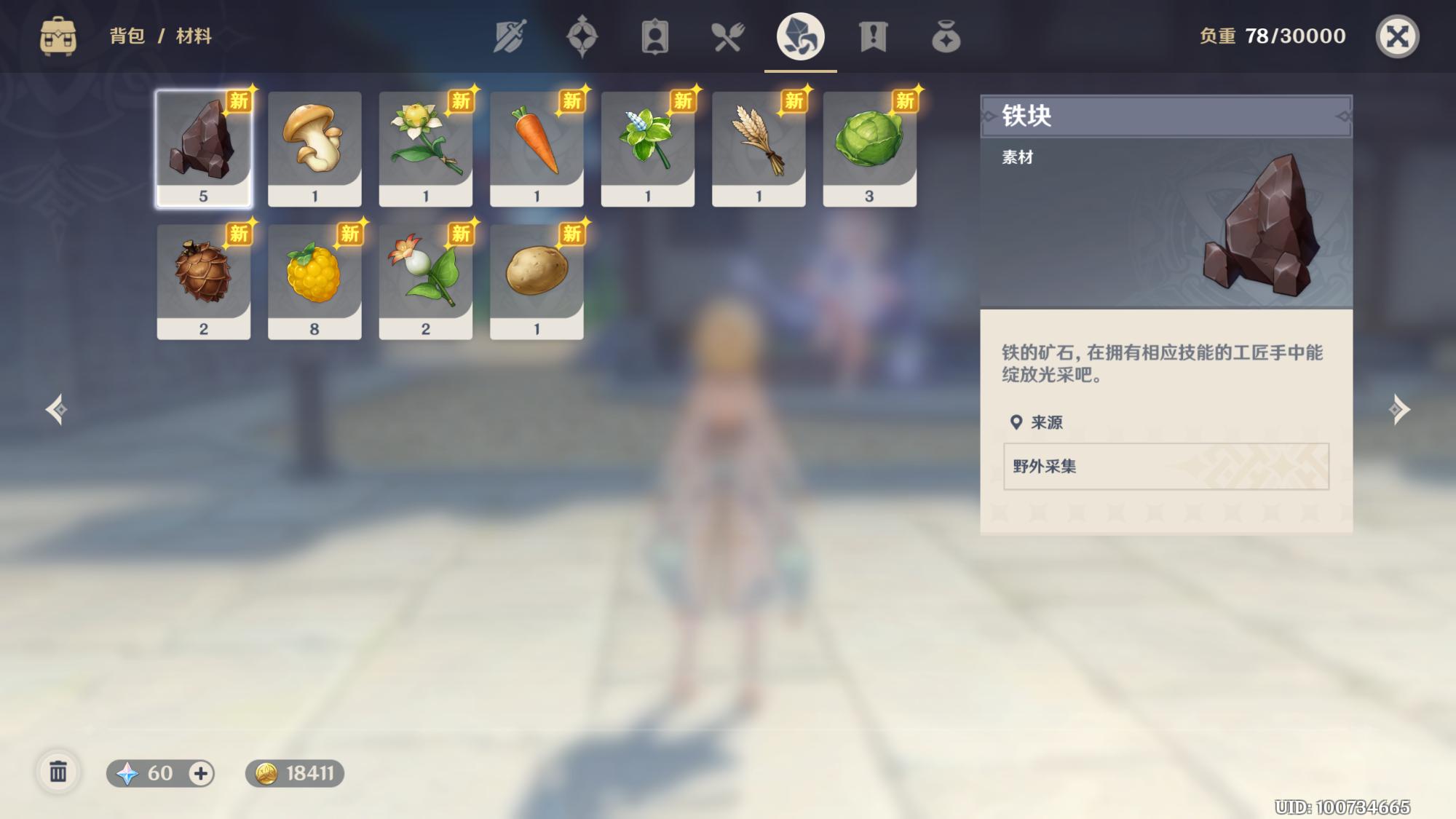Screen dimensions: 1456x819
Task: Choose the yellow berry item slot
Action: point(314,282)
